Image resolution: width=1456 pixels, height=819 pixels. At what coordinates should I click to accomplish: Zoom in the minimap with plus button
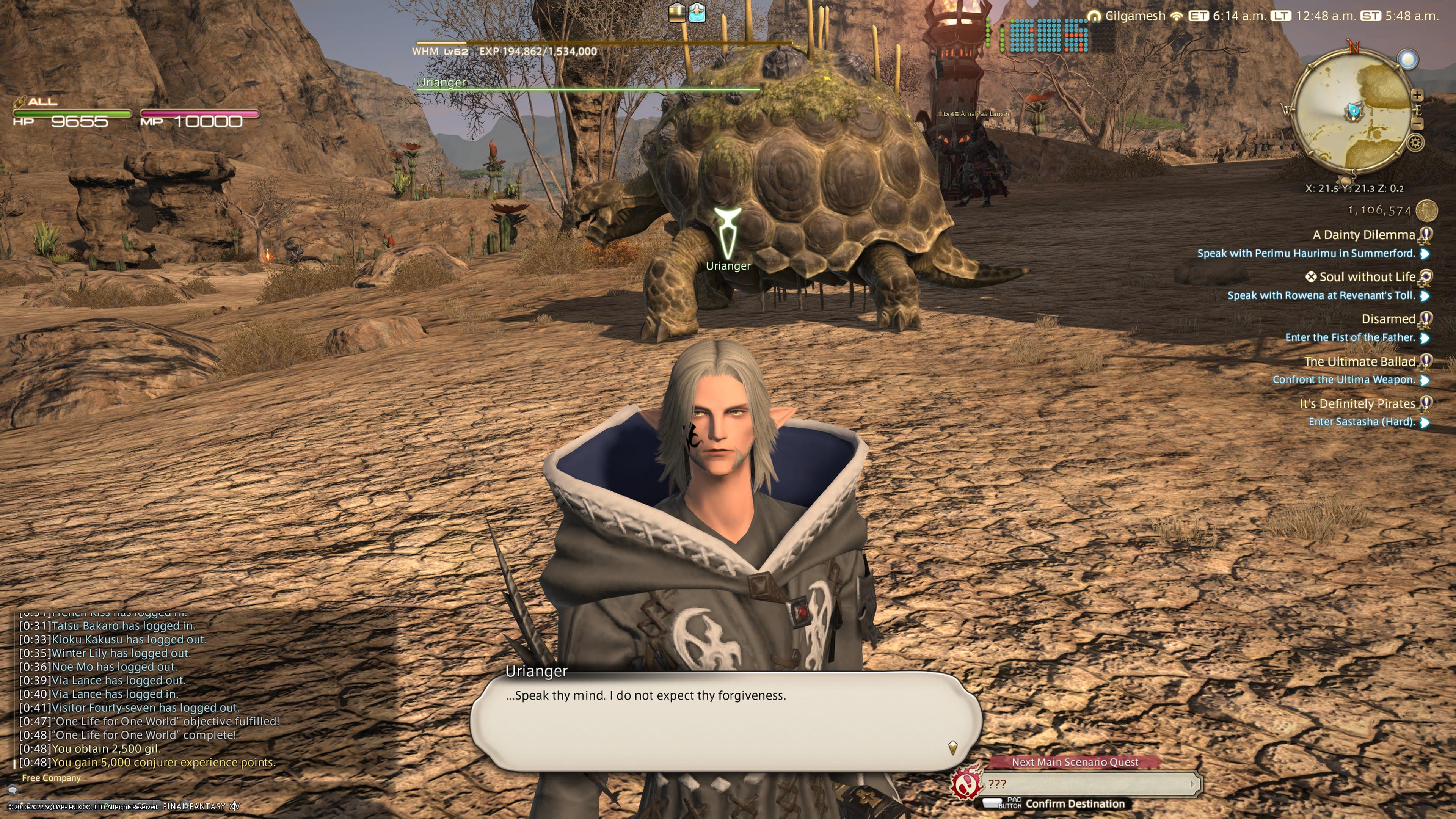1417,95
